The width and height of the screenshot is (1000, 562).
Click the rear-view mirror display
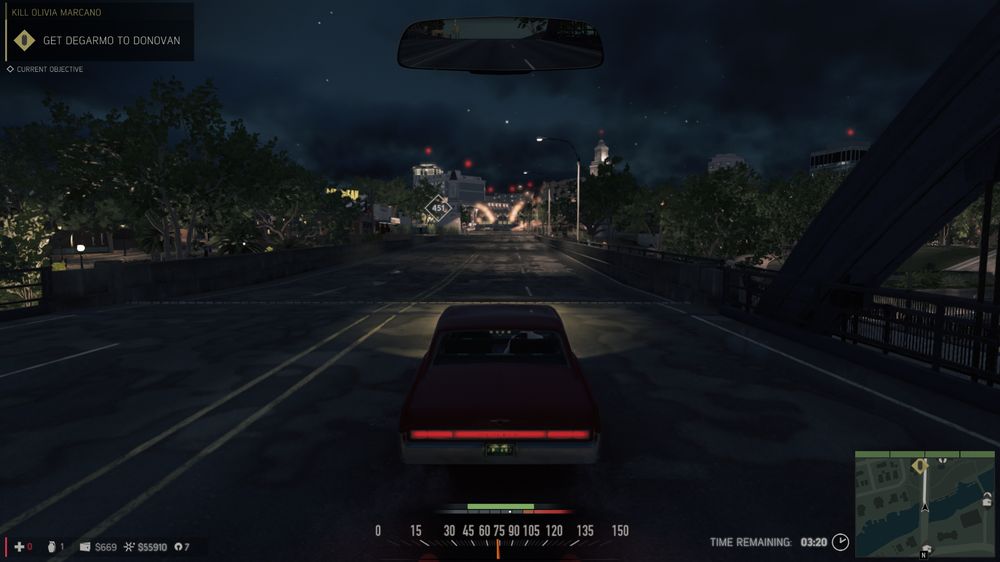[x=500, y=45]
